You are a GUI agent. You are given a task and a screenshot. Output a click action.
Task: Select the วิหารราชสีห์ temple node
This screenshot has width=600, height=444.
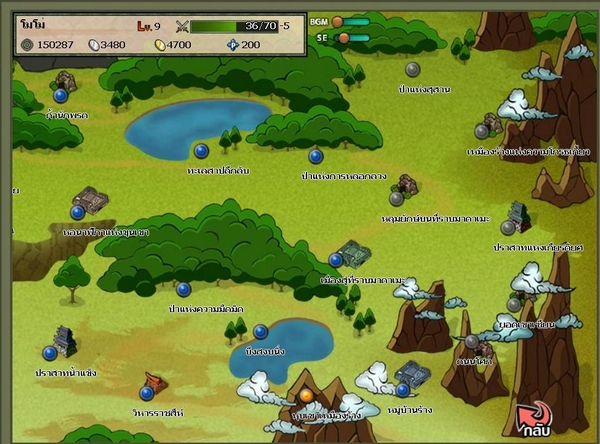[x=146, y=393]
